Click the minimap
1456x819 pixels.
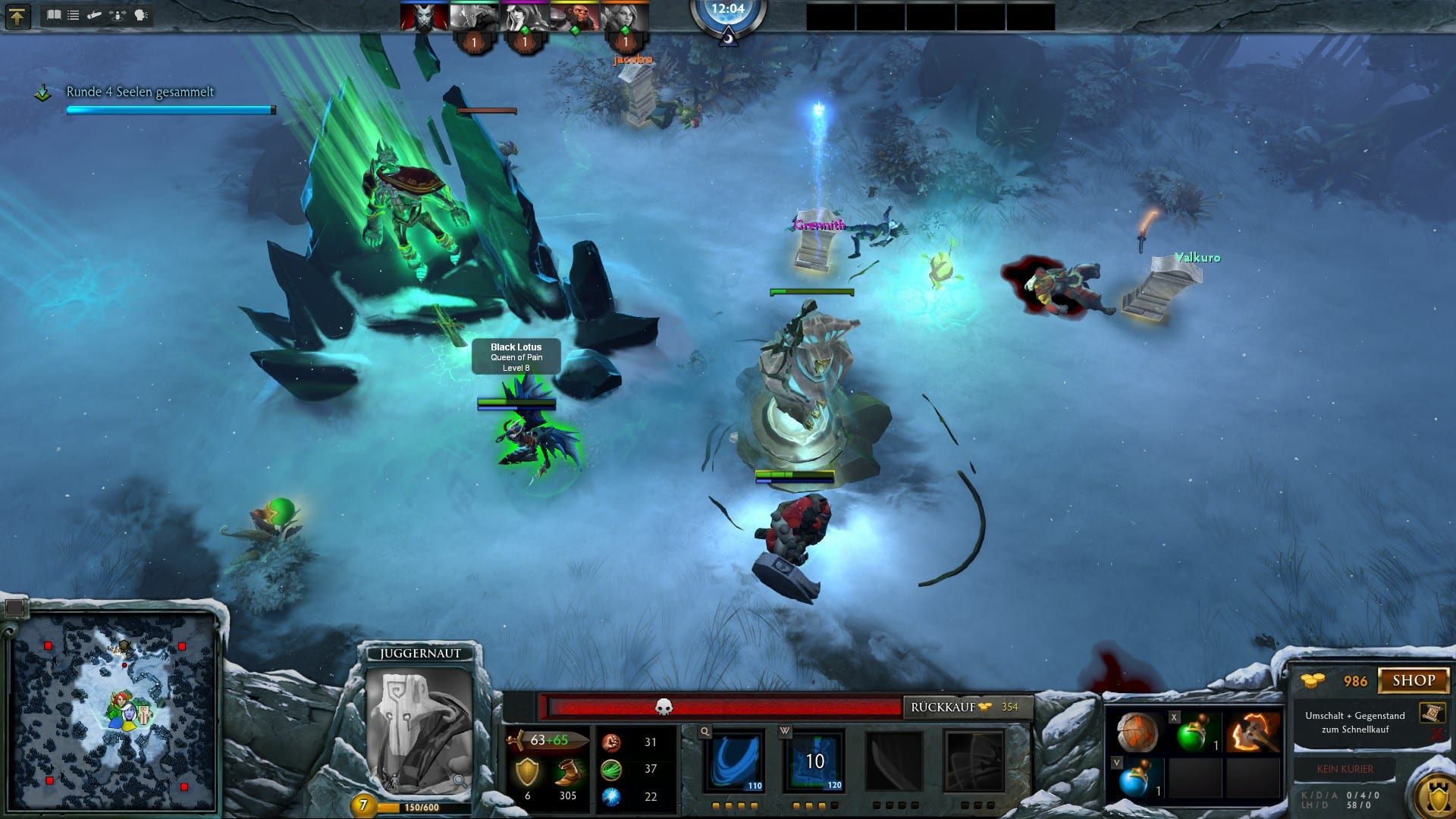point(114,711)
